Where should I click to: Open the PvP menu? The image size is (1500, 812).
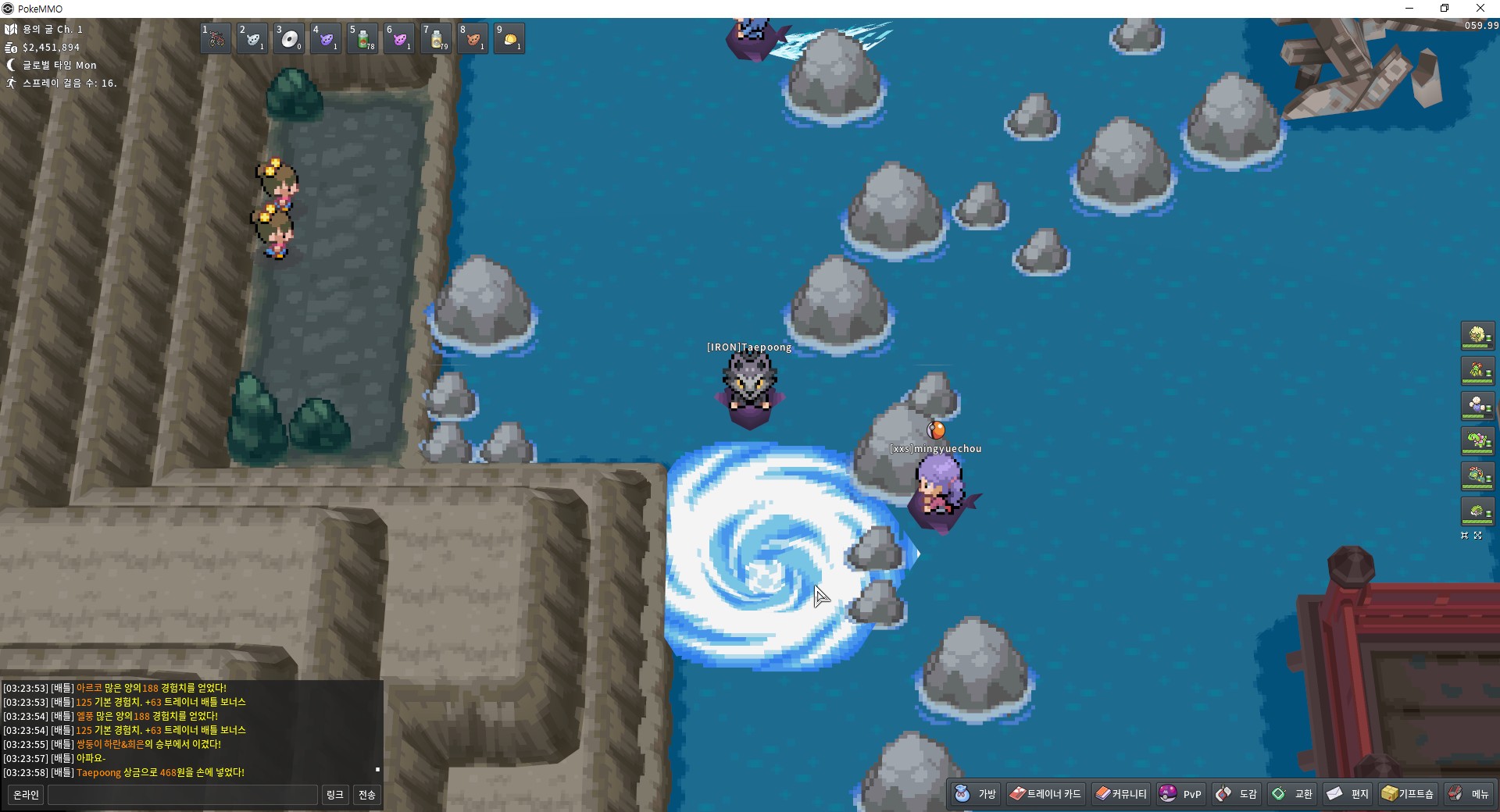pyautogui.click(x=1180, y=794)
